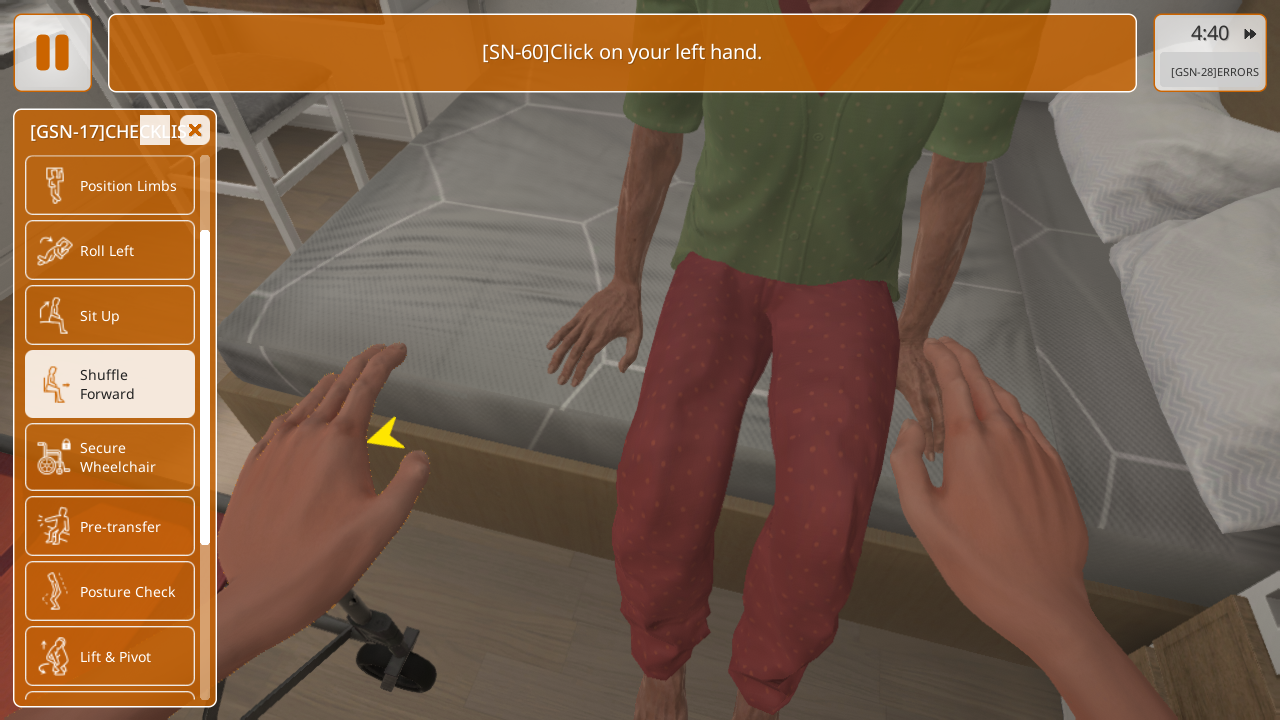Pick the Secure Wheelchair checklist step
This screenshot has width=1280, height=720.
(110, 457)
